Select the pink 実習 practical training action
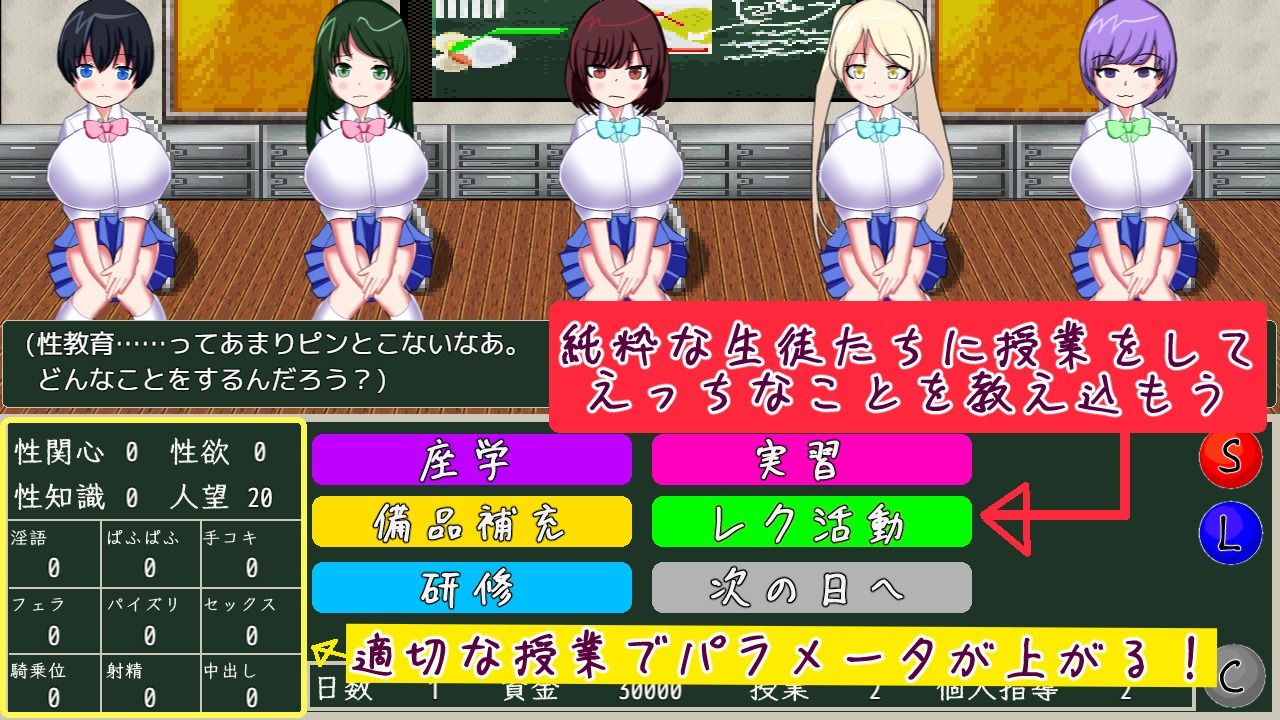Image resolution: width=1280 pixels, height=720 pixels. 812,461
